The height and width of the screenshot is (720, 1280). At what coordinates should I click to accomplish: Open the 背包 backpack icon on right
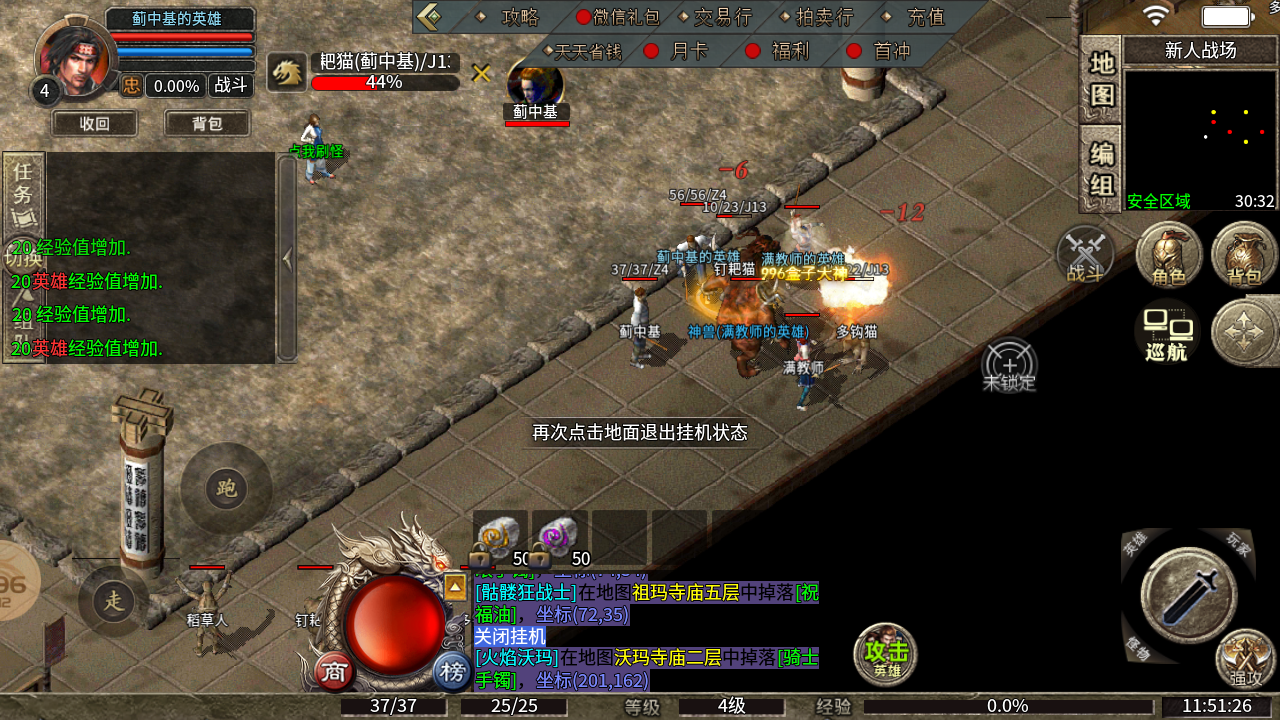pos(1242,256)
